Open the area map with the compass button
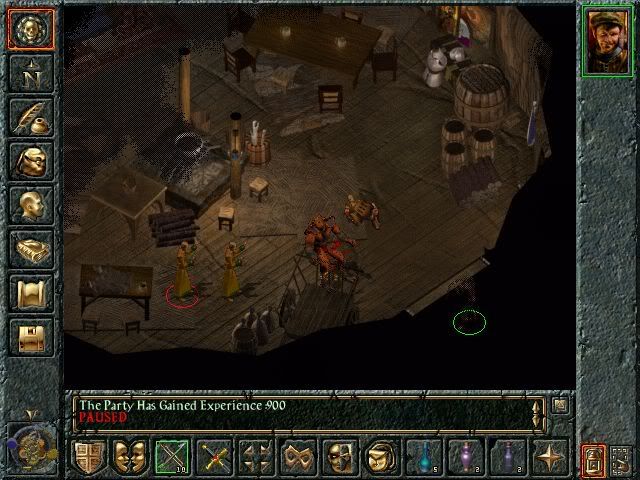Image resolution: width=640 pixels, height=480 pixels. click(29, 71)
